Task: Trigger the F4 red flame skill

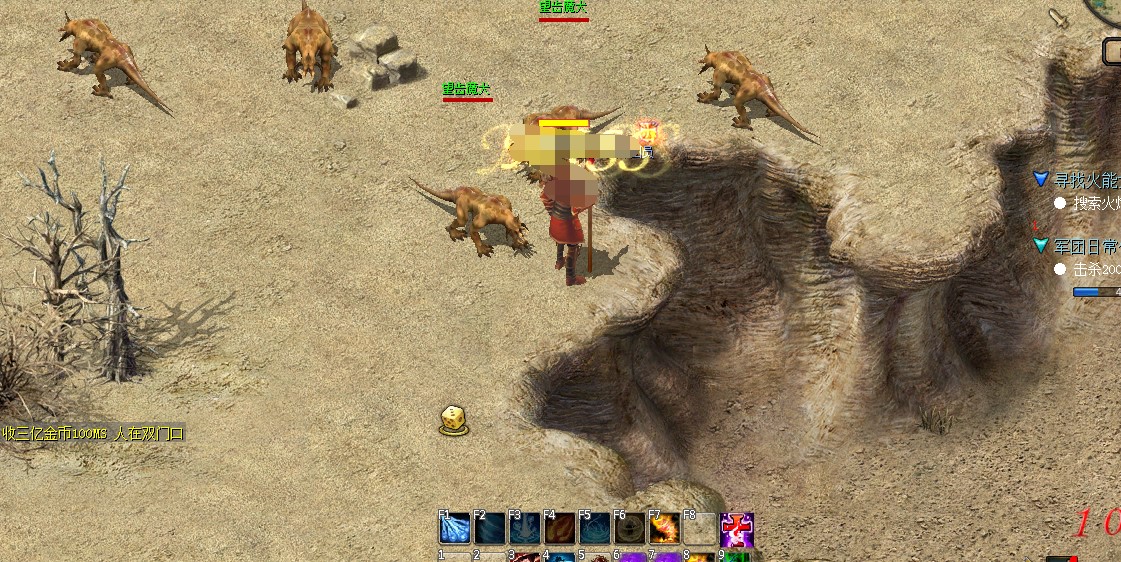Action: coord(560,528)
